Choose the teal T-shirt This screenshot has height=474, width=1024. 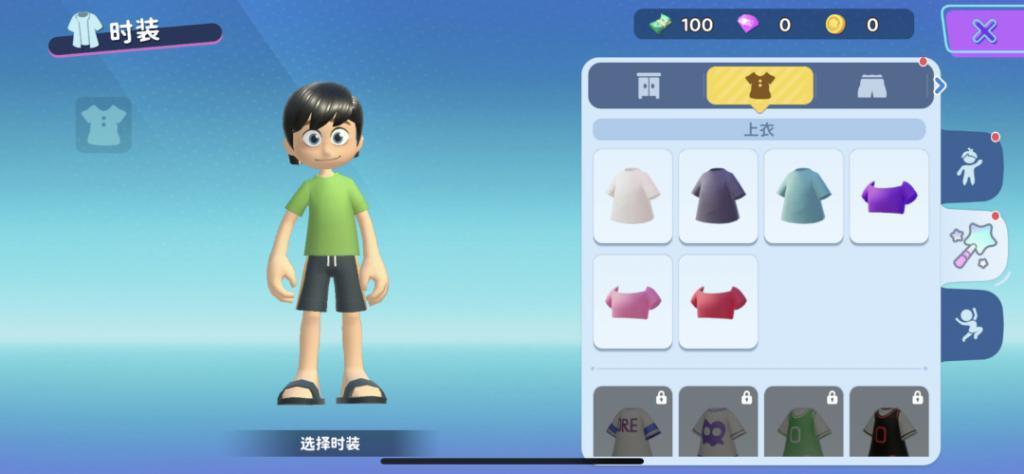(x=803, y=196)
